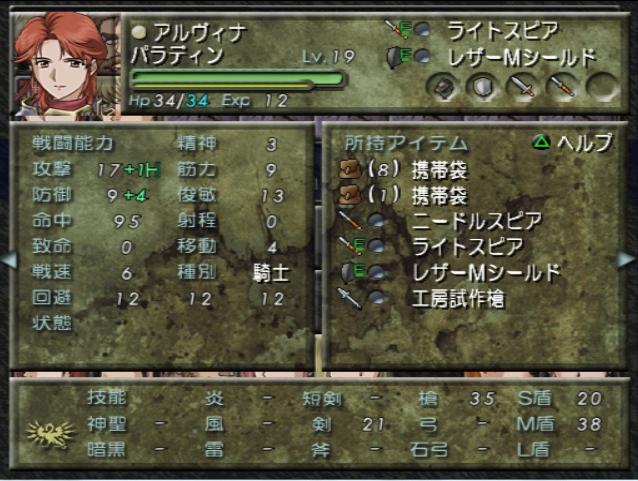This screenshot has width=638, height=481.
Task: Select the shield skill icon
Action: [484, 87]
